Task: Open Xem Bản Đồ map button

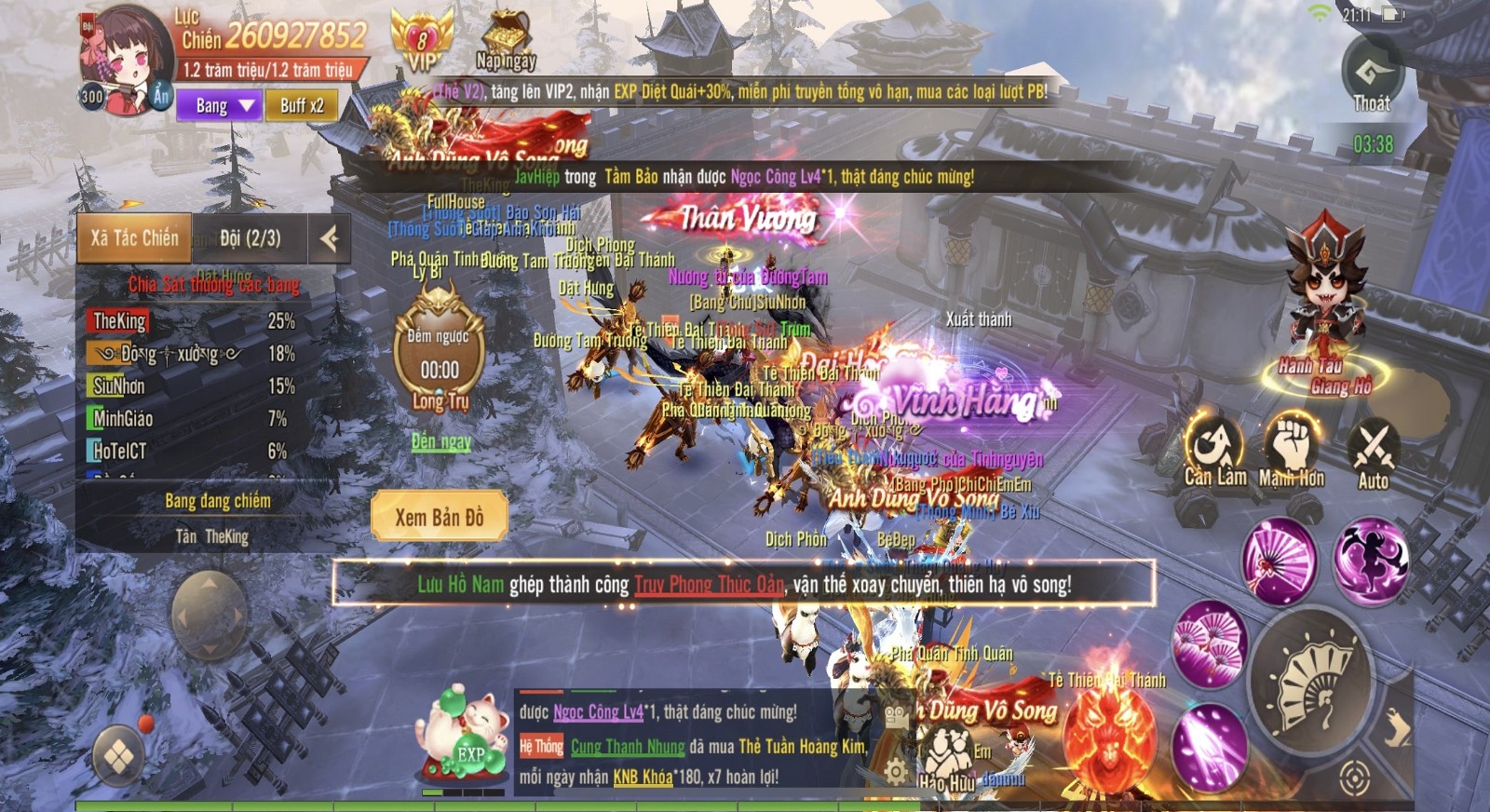Action: [x=440, y=517]
